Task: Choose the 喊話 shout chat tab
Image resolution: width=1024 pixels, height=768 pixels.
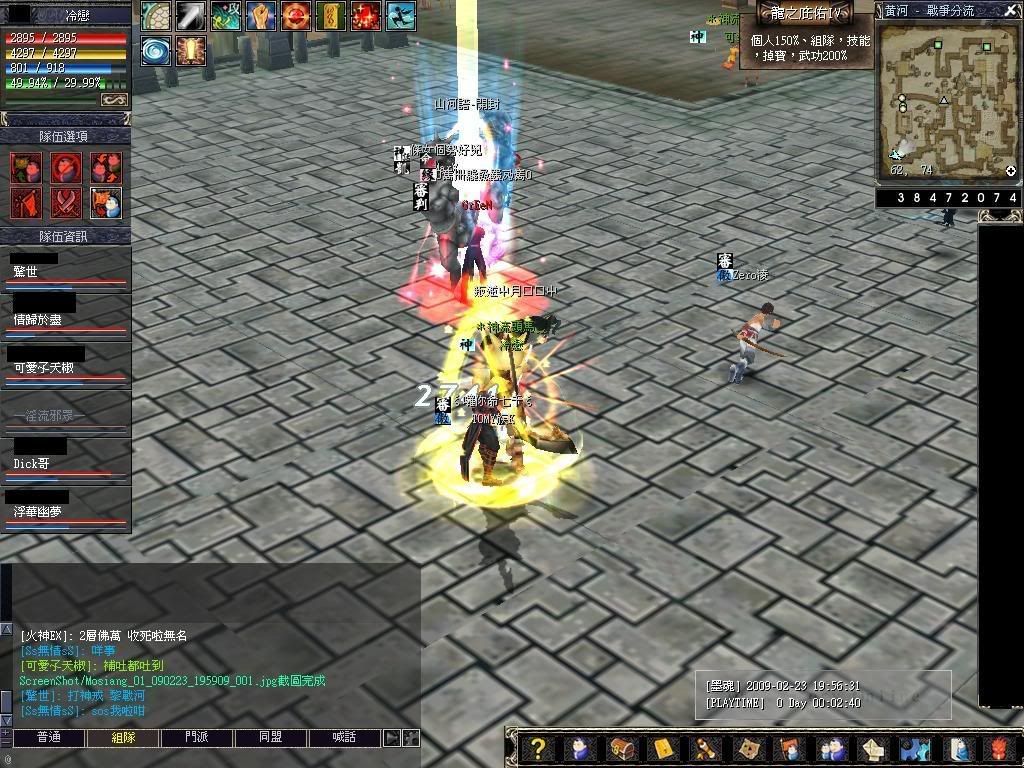Action: [344, 738]
